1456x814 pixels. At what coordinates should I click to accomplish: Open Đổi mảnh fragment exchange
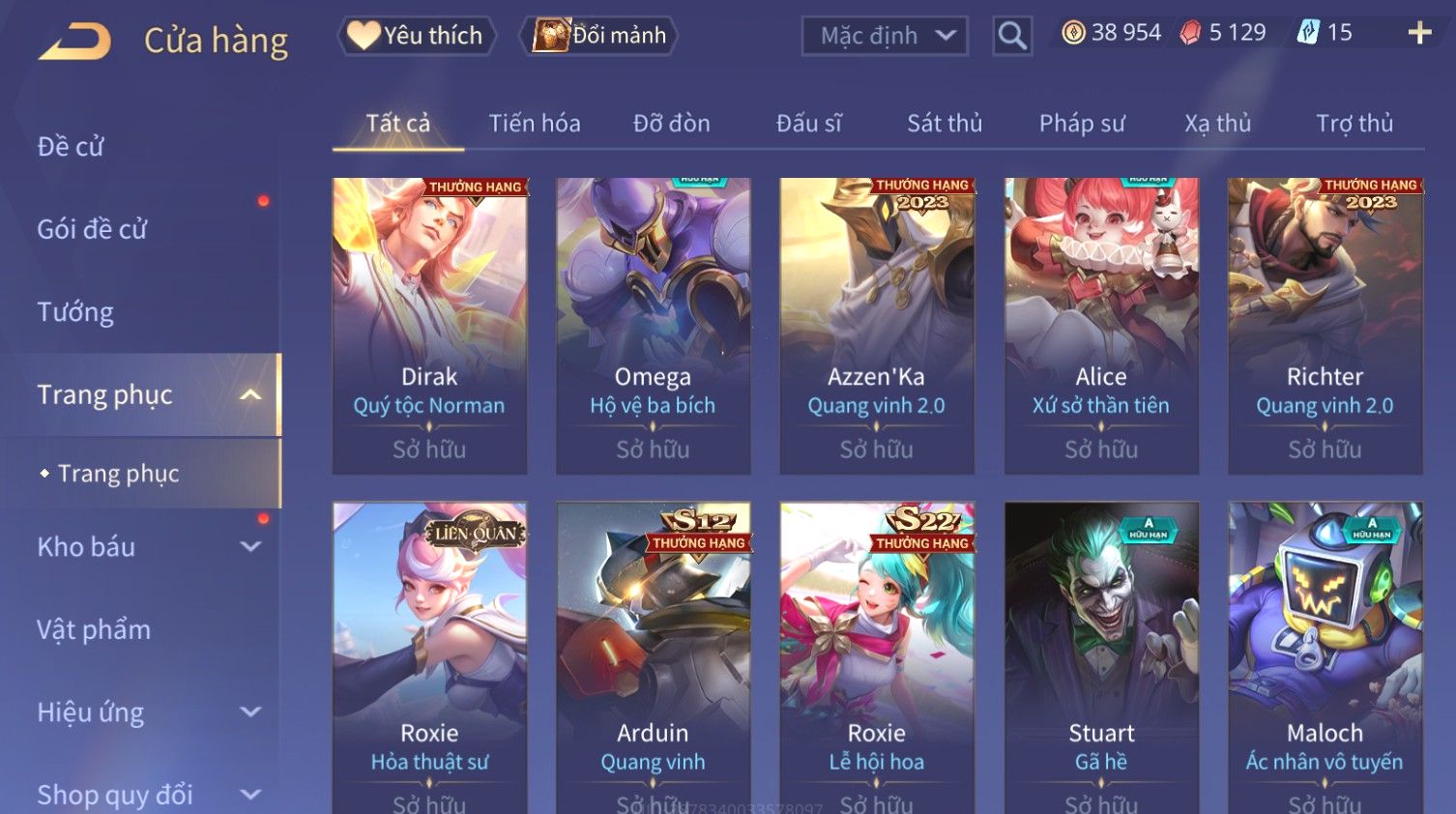click(599, 36)
